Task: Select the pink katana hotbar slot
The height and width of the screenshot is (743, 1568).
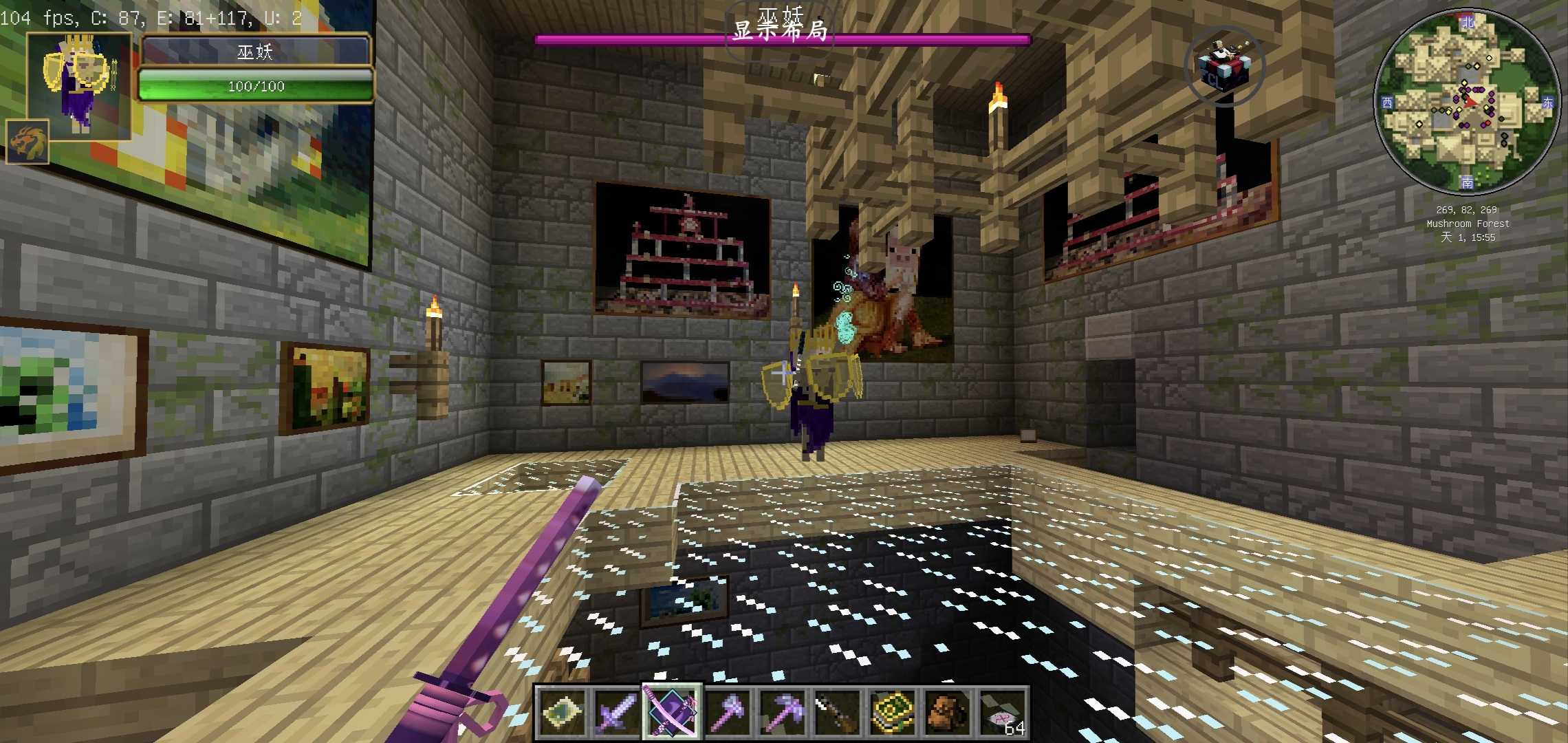Action: pos(671,712)
